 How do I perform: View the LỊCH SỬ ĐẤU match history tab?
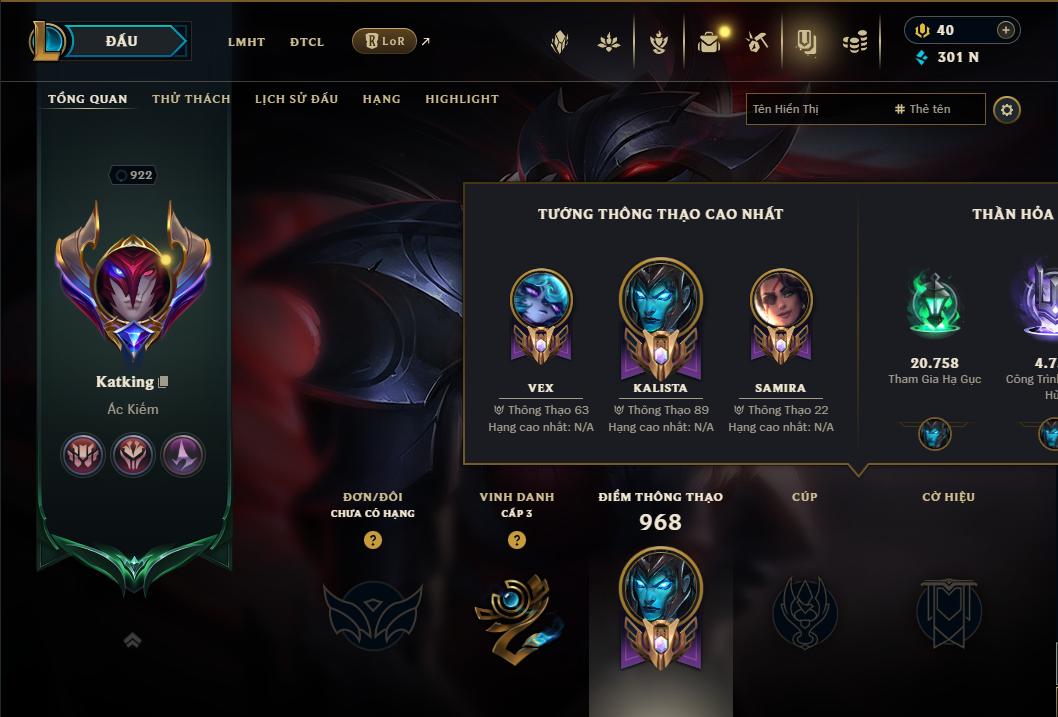296,99
